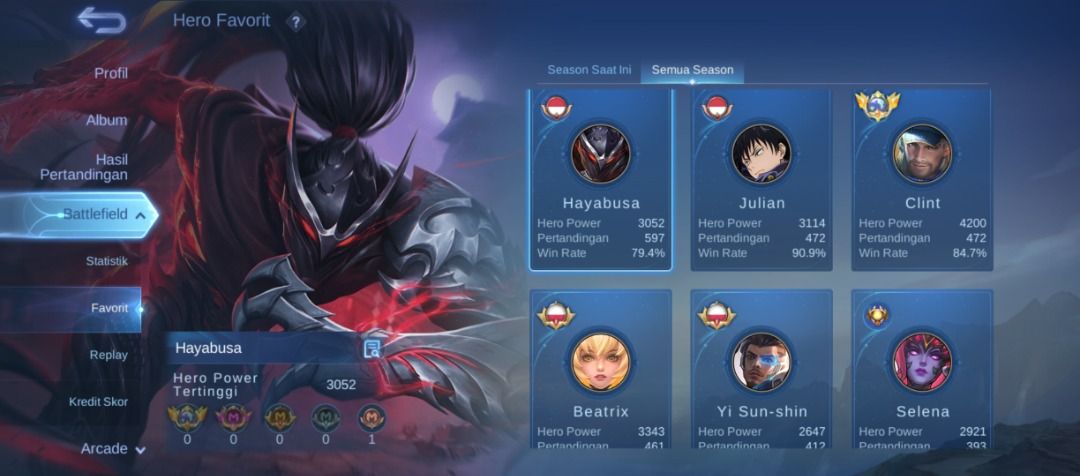Open Hasil Pertandingan match results
Image resolution: width=1080 pixels, height=476 pixels.
coord(83,167)
